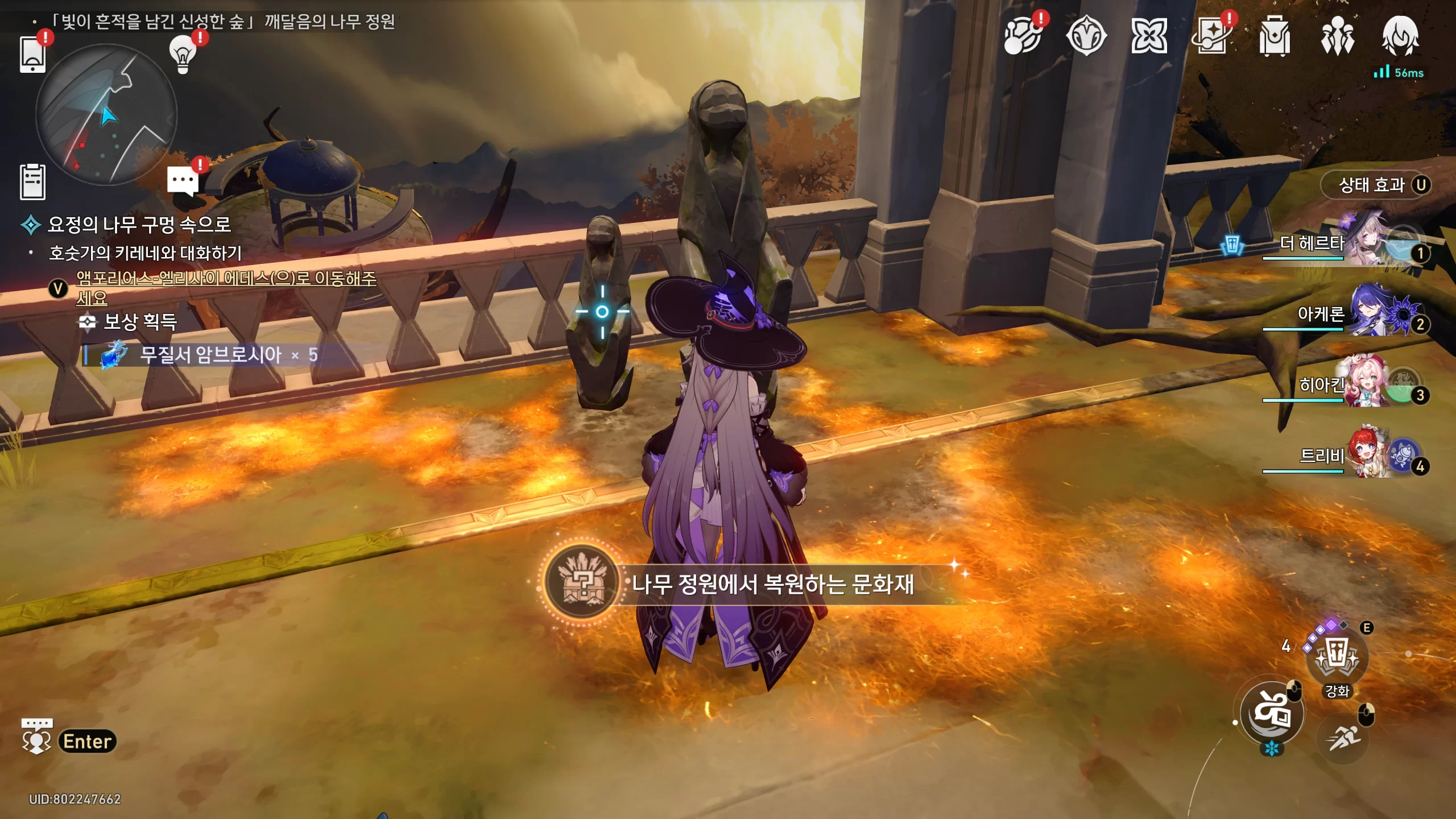Open the phone menu icon
Viewport: 1456px width, 819px height.
point(32,55)
